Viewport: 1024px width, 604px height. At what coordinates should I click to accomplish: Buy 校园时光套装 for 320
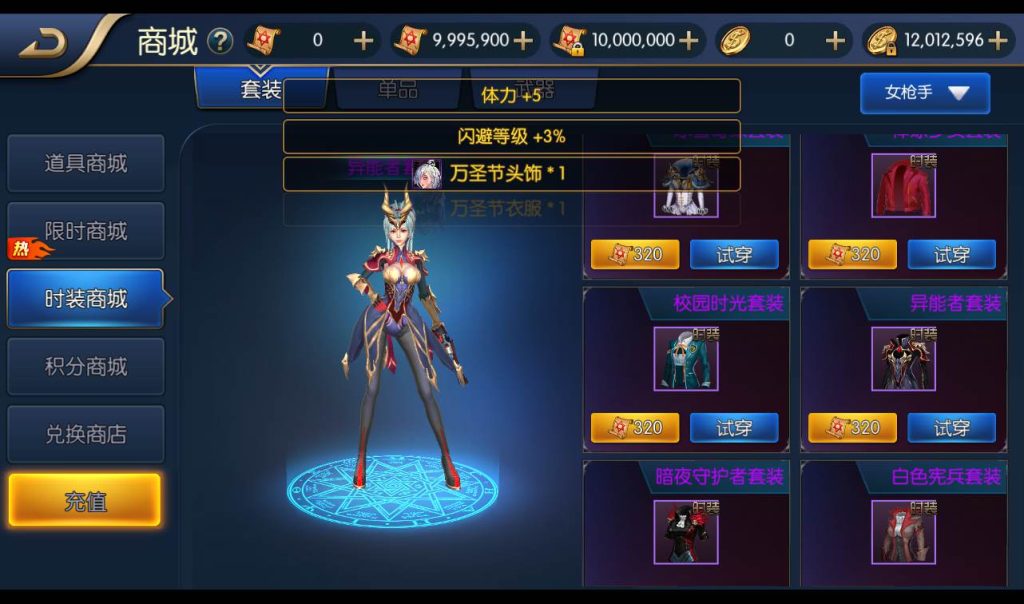pos(634,428)
